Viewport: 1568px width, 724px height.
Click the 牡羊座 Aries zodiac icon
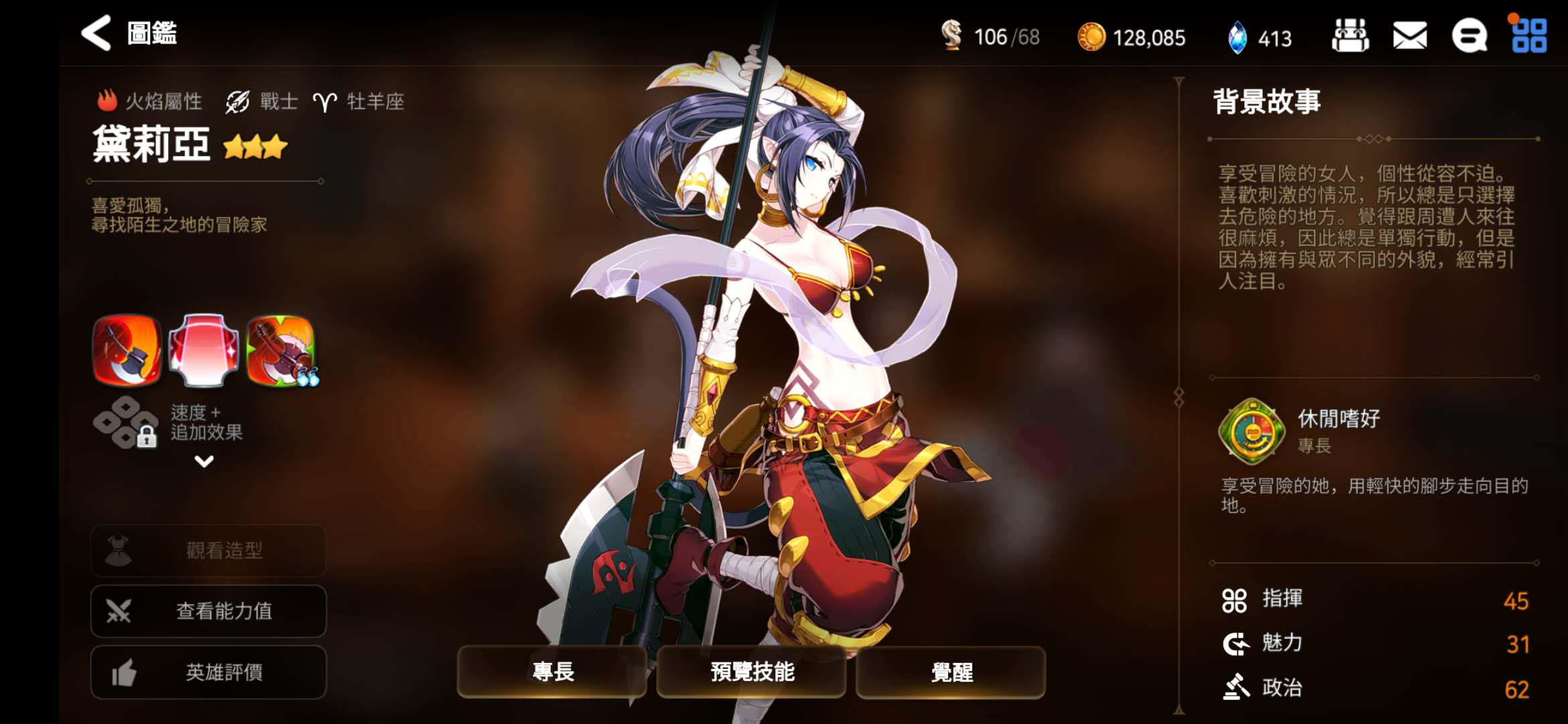tap(326, 101)
